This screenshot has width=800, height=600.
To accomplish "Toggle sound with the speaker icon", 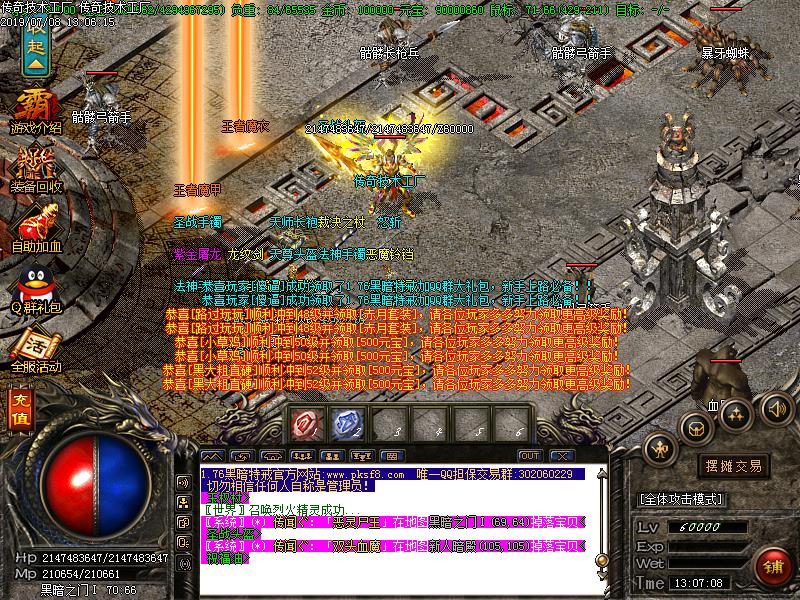I will [x=774, y=408].
